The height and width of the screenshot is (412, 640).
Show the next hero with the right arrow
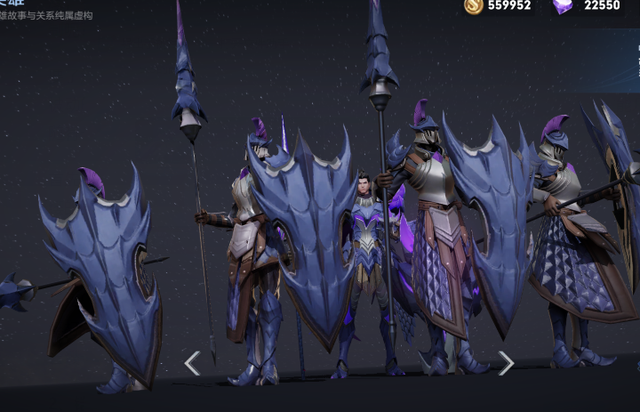pyautogui.click(x=506, y=363)
